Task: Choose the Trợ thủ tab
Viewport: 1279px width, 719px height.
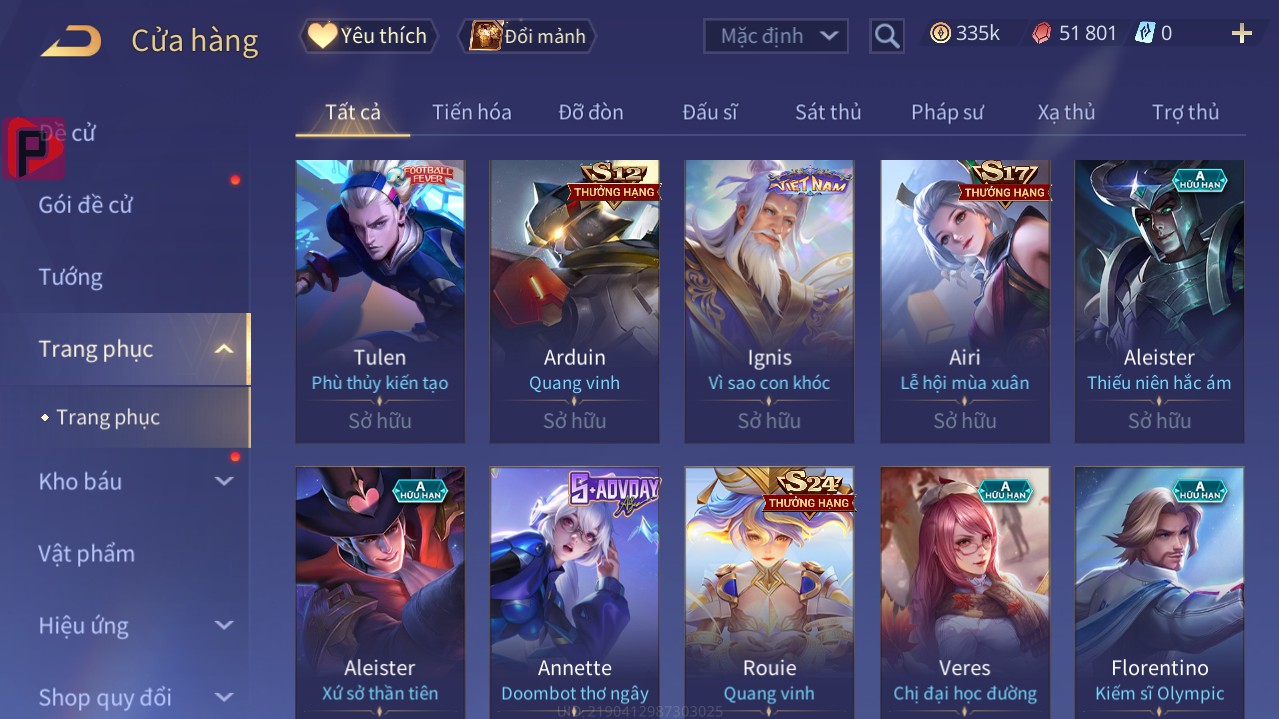Action: 1185,112
